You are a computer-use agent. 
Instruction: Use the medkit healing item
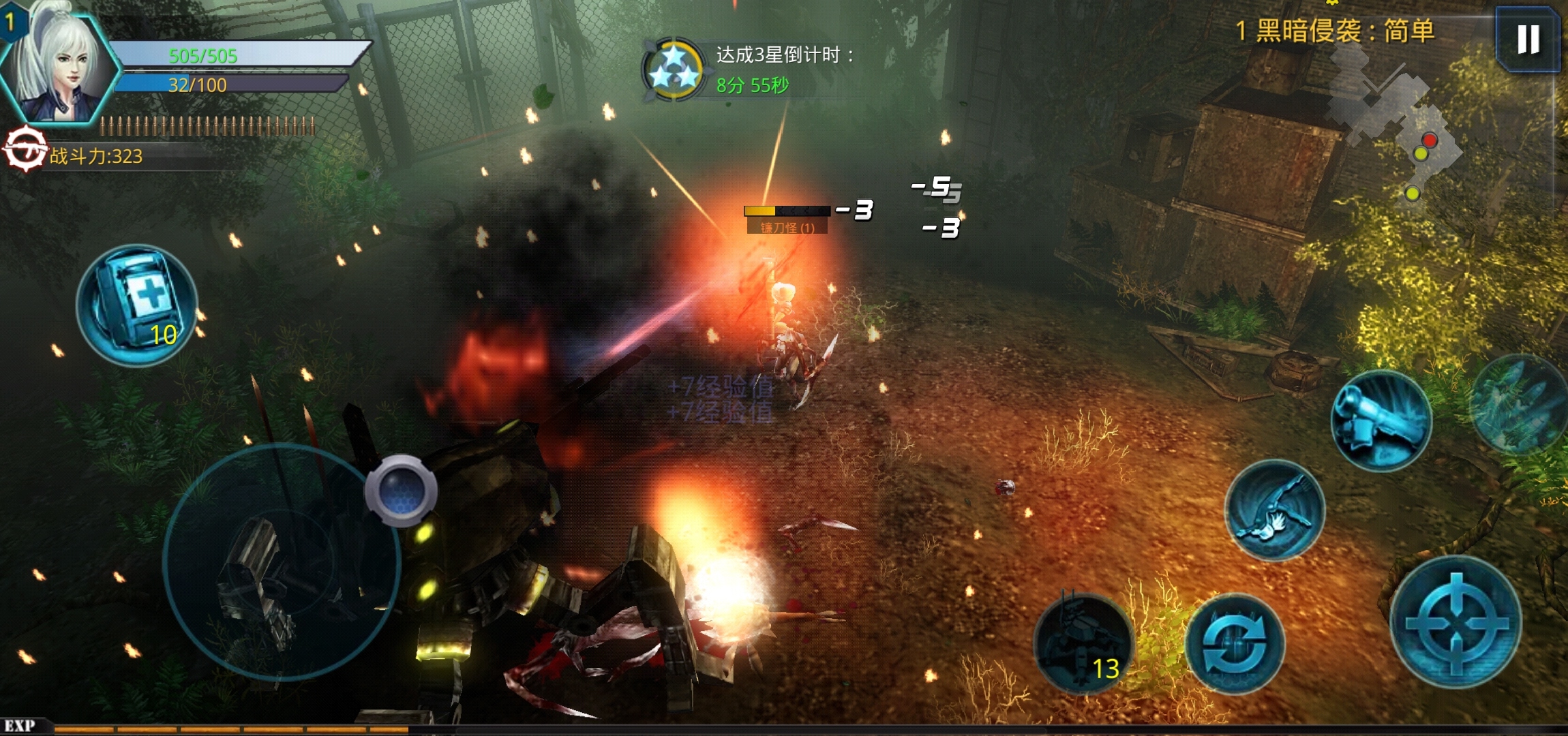tap(137, 305)
